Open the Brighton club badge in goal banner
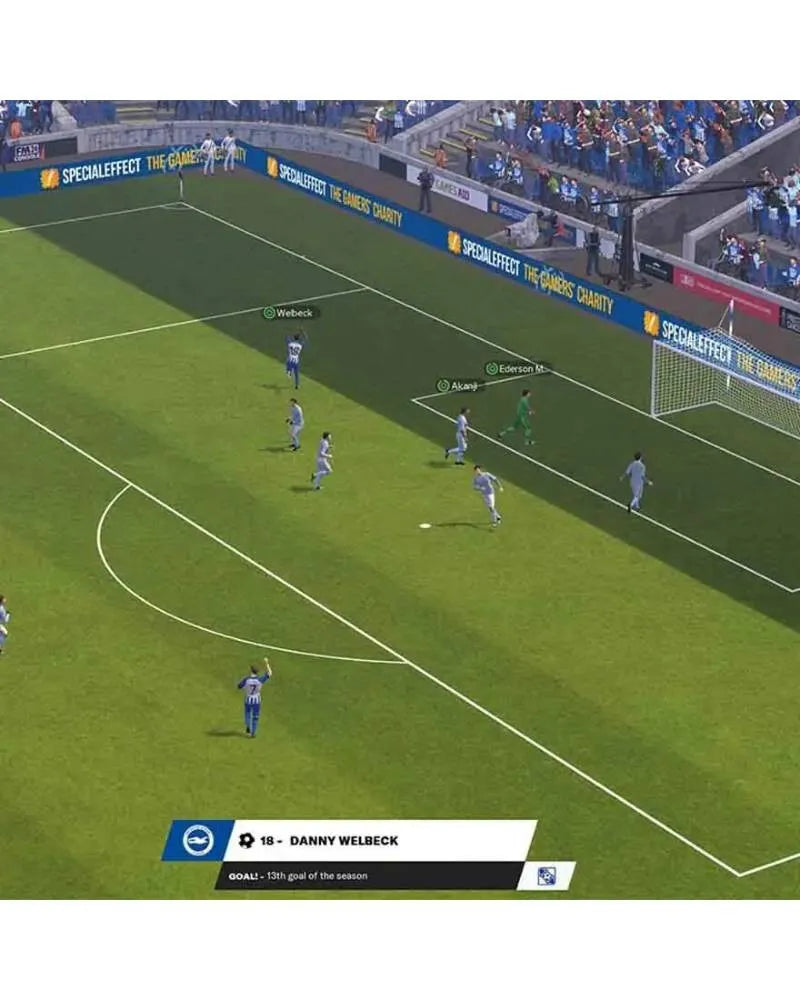 tap(198, 840)
